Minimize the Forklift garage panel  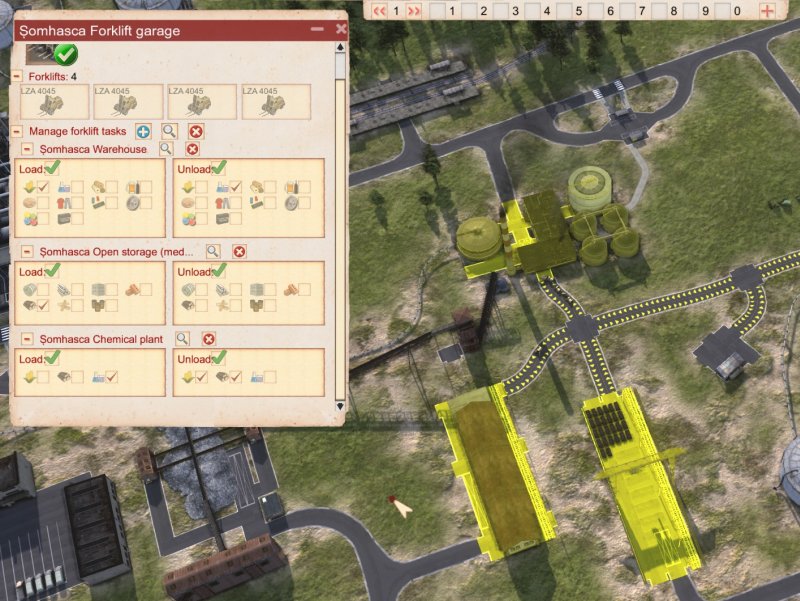coord(318,30)
